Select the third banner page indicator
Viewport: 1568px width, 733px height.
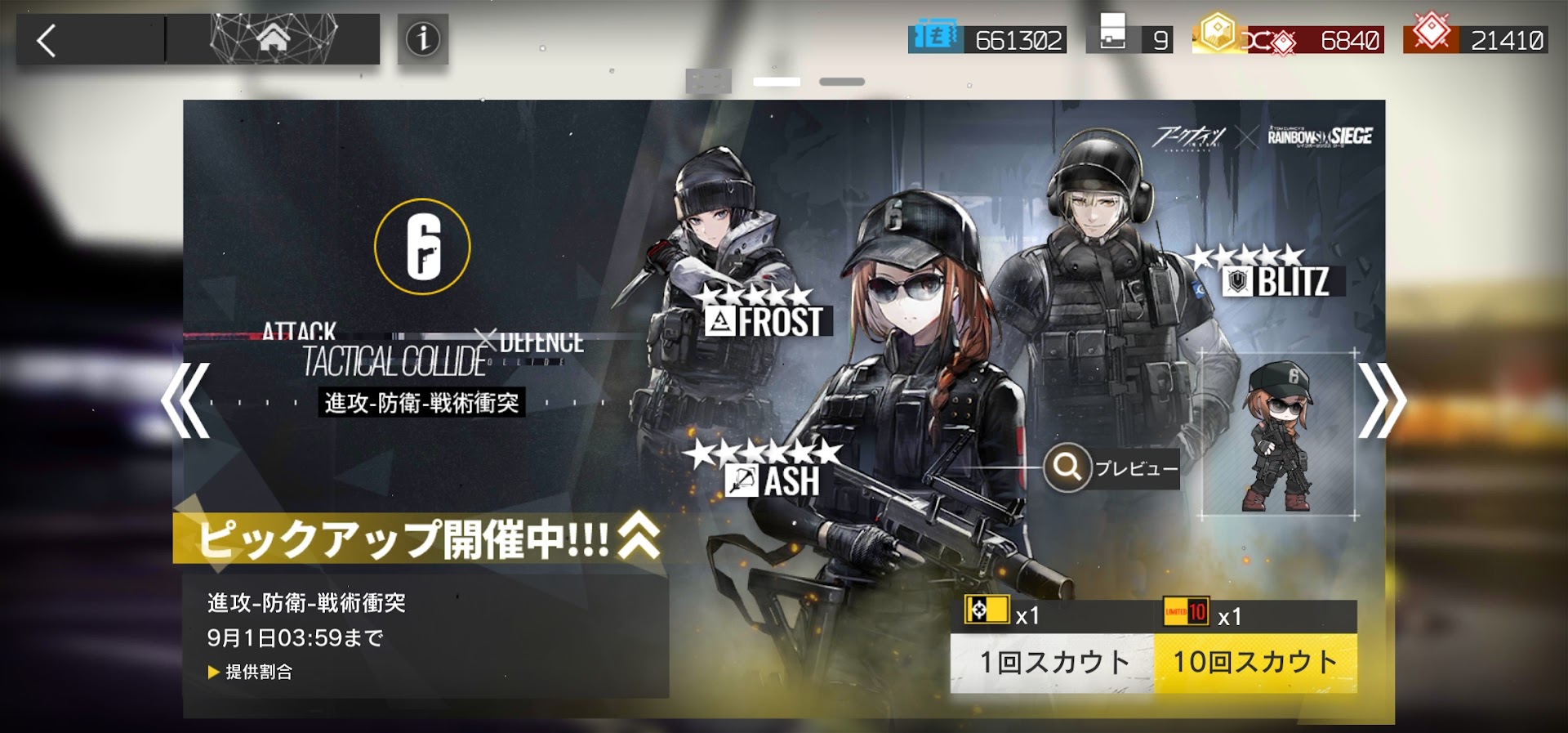[842, 82]
